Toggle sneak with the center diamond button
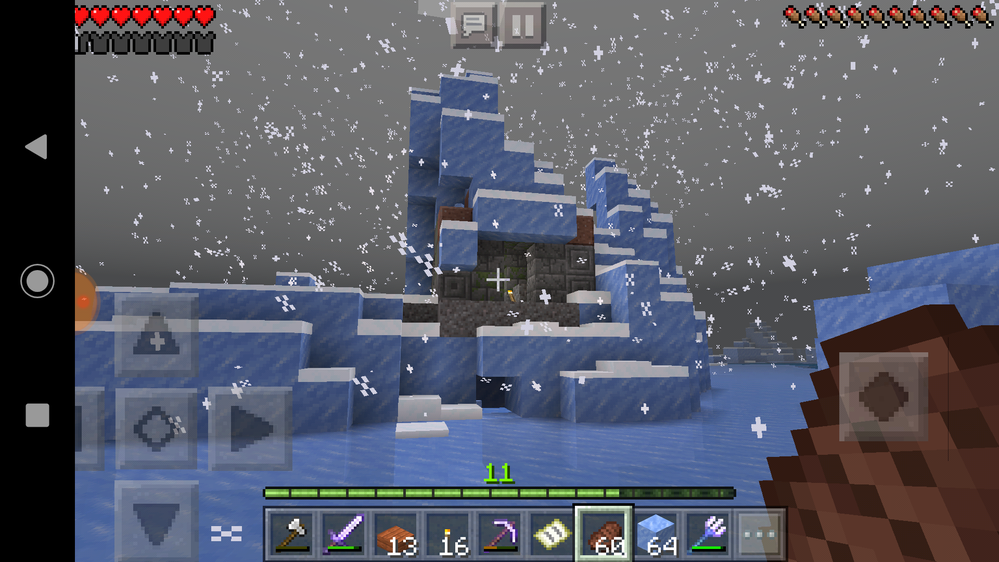This screenshot has height=562, width=999. pos(156,429)
